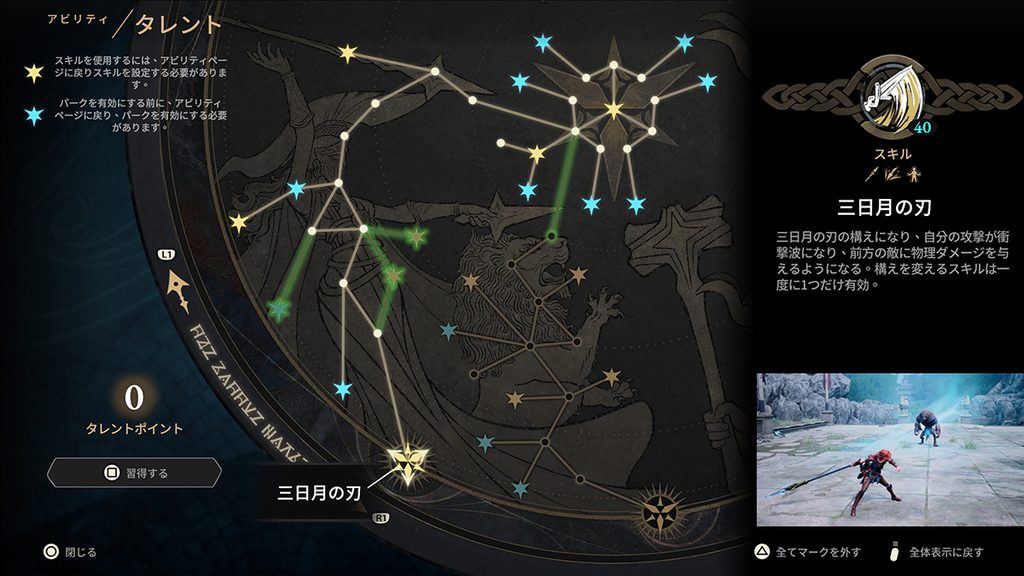This screenshot has height=576, width=1024.
Task: Select the glowing 三日月の刃 talent node
Action: pyautogui.click(x=408, y=462)
